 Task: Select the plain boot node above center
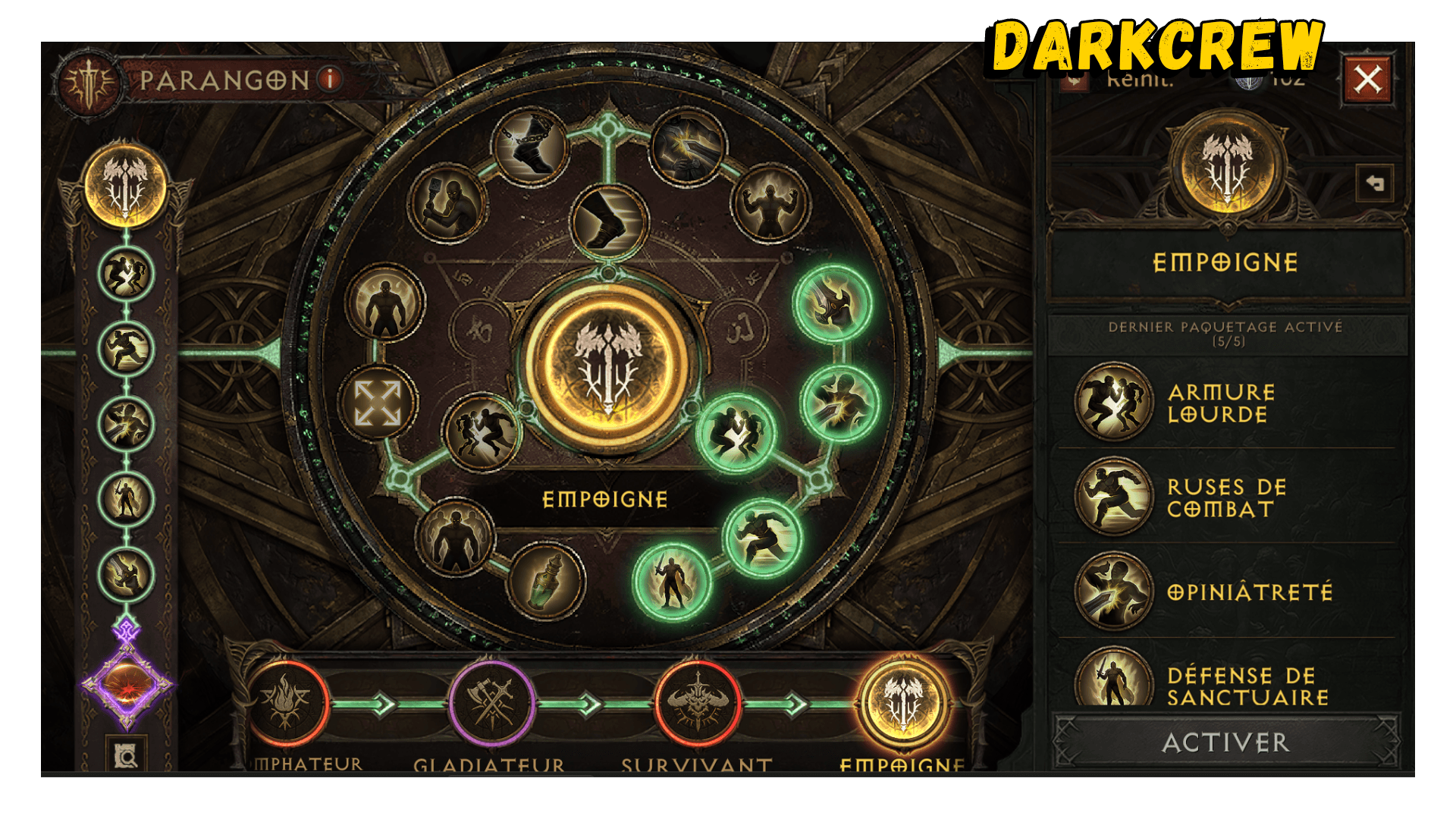[609, 221]
